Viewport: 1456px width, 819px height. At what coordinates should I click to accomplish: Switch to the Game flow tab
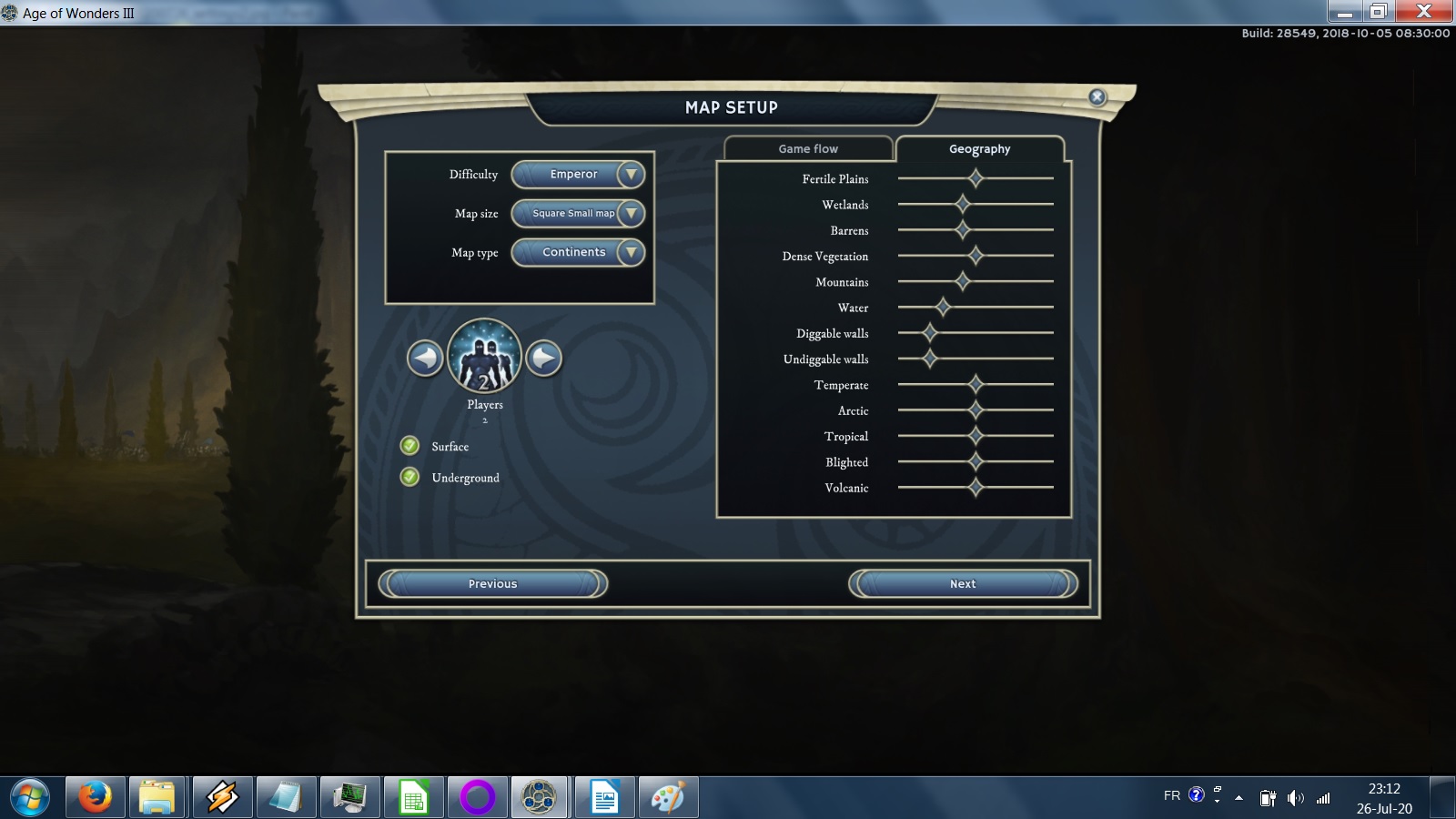point(808,149)
